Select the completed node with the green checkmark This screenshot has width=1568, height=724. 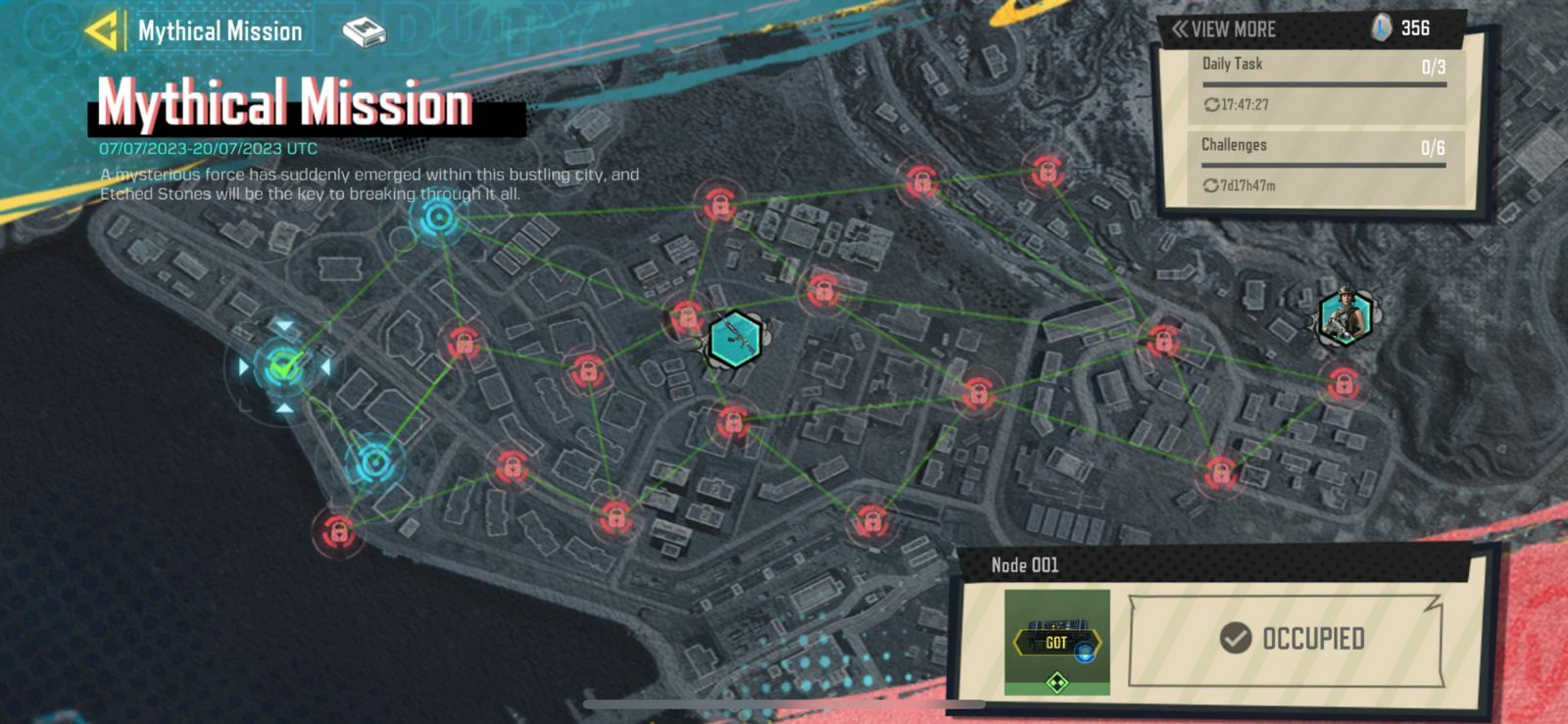[x=282, y=367]
